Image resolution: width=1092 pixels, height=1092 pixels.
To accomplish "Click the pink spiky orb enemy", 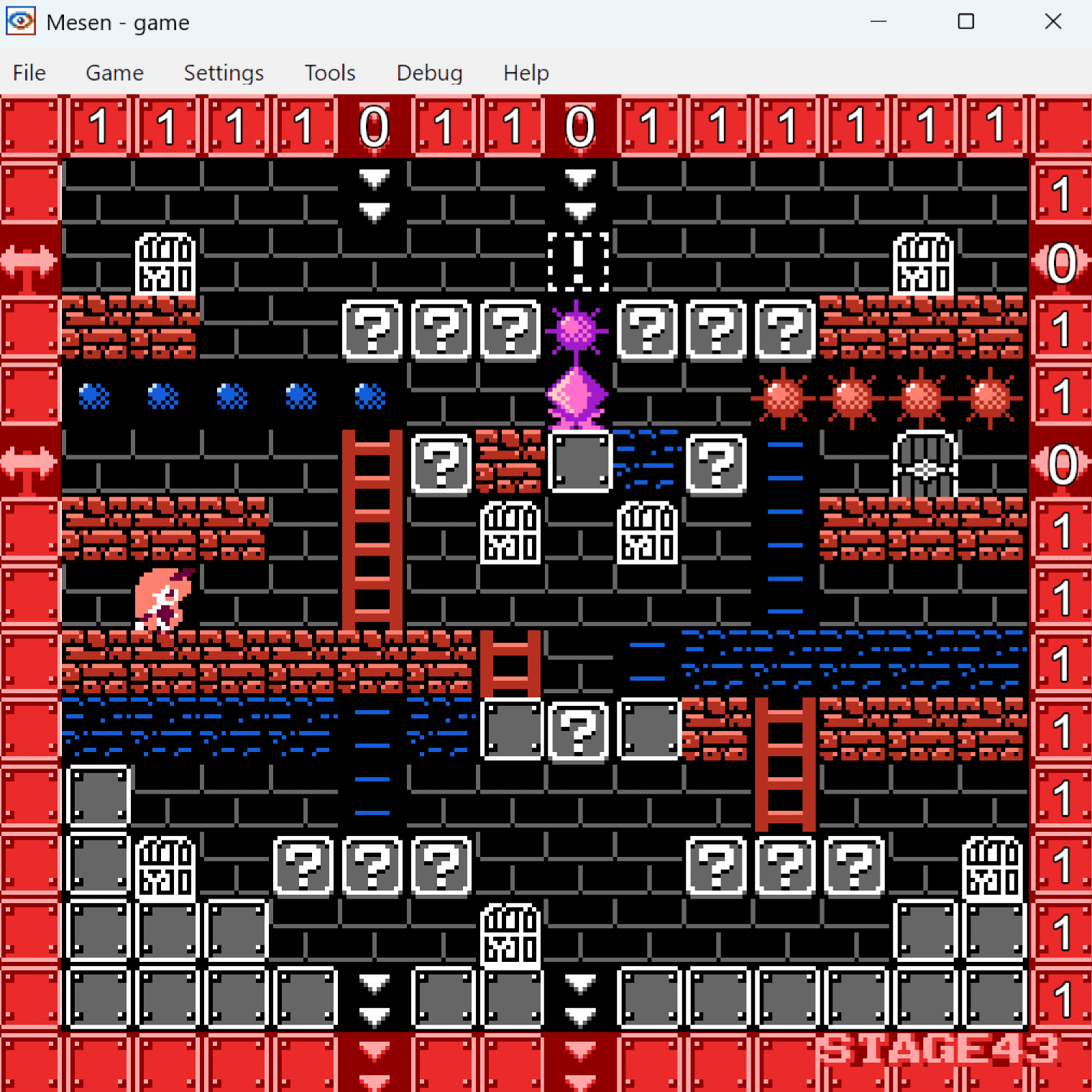I will click(x=575, y=331).
